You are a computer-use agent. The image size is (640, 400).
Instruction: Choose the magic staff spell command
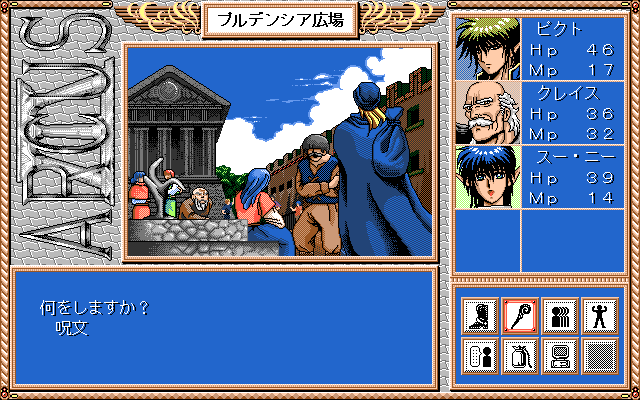(520, 316)
